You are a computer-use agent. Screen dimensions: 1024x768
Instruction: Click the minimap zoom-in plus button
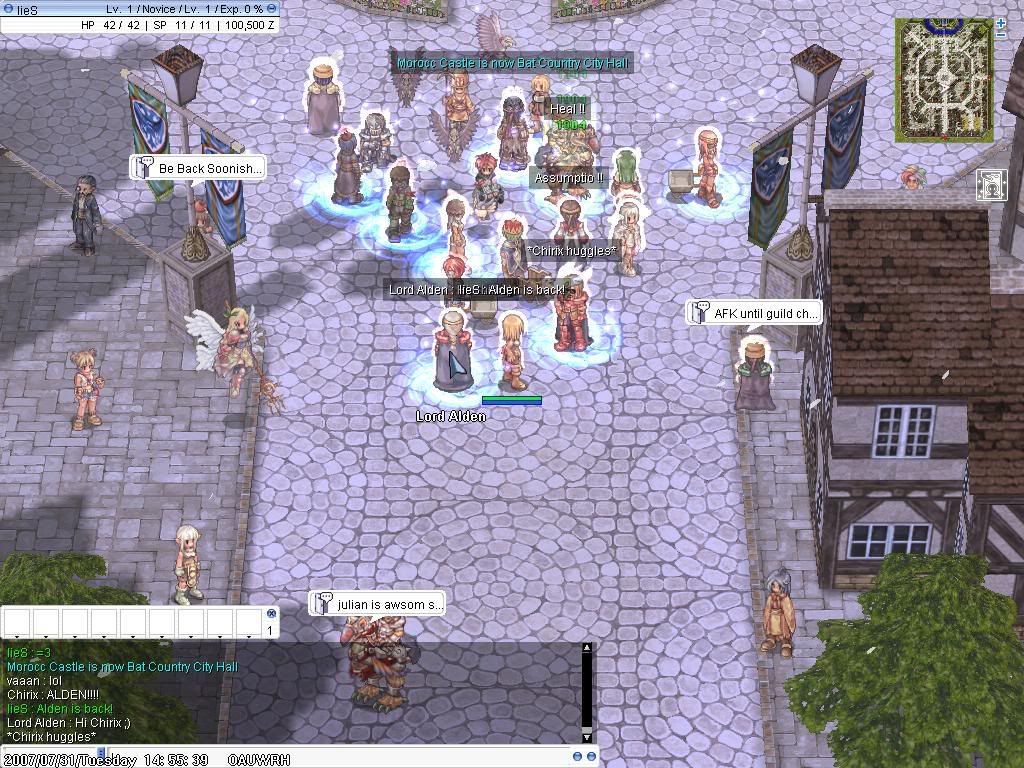(x=1001, y=22)
